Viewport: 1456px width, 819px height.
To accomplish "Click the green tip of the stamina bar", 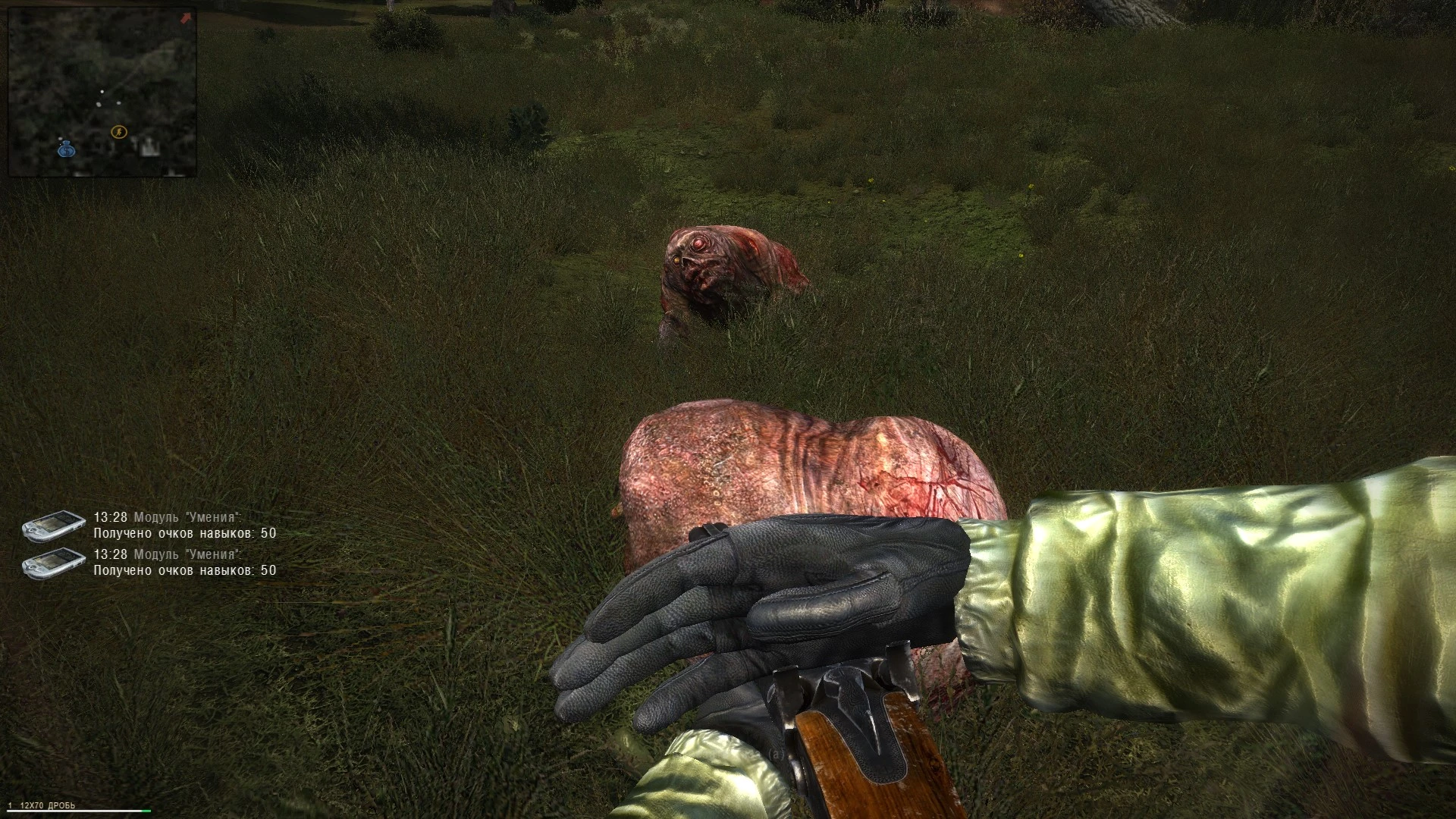I will pos(146,811).
